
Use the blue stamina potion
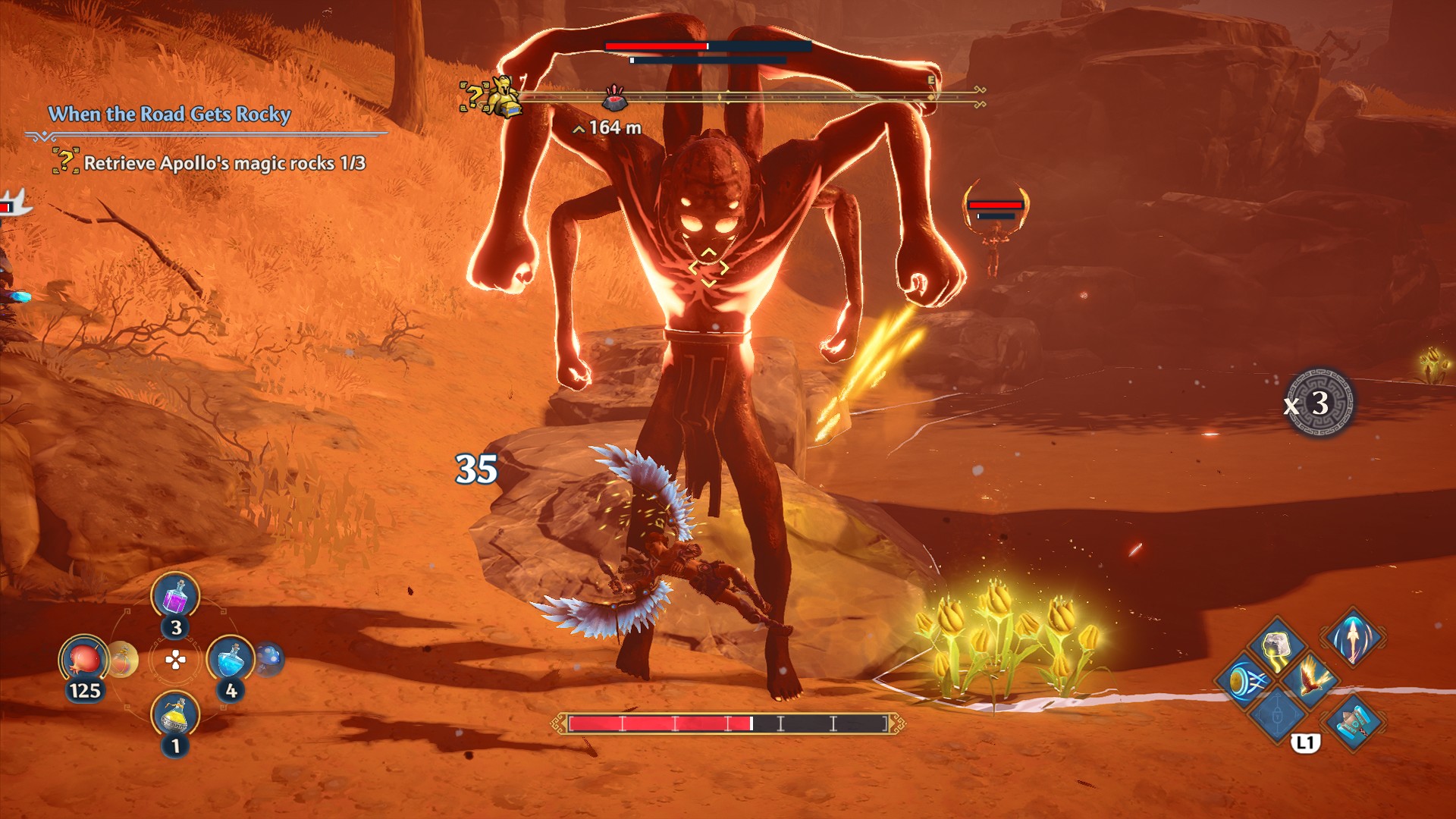230,661
